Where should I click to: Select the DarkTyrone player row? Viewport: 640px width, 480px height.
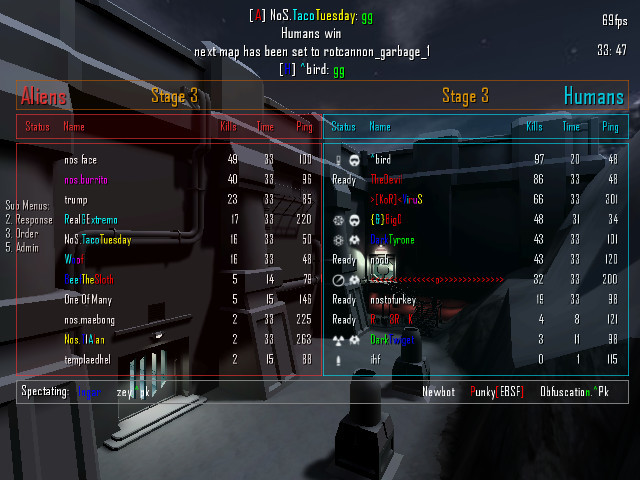(392, 239)
